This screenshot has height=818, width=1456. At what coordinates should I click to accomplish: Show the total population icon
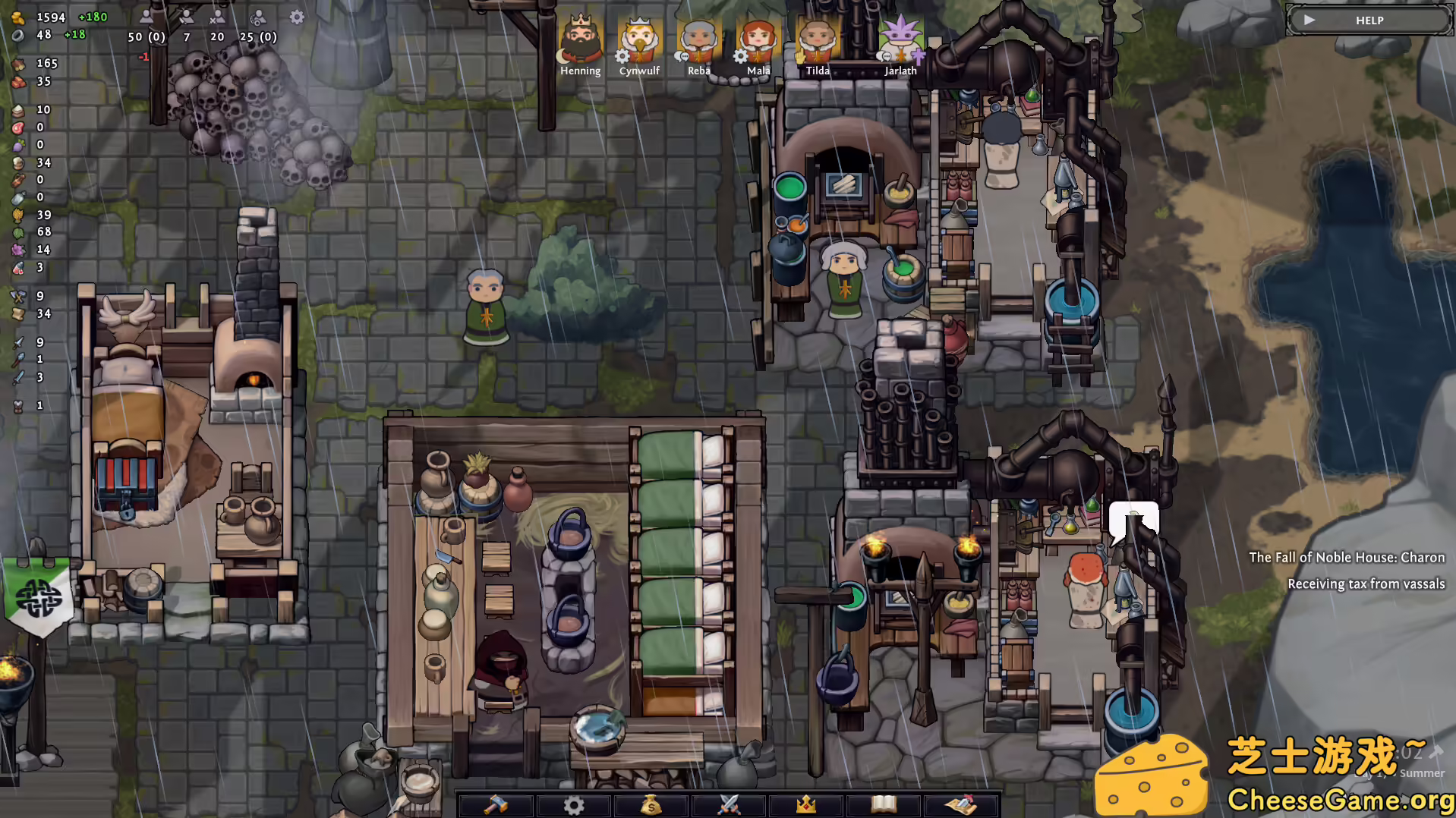pyautogui.click(x=147, y=17)
